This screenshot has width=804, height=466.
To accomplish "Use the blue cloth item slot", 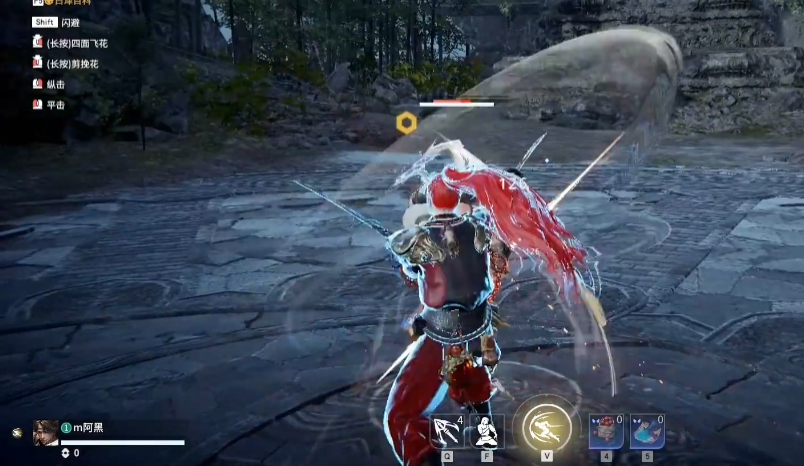I will [x=647, y=430].
